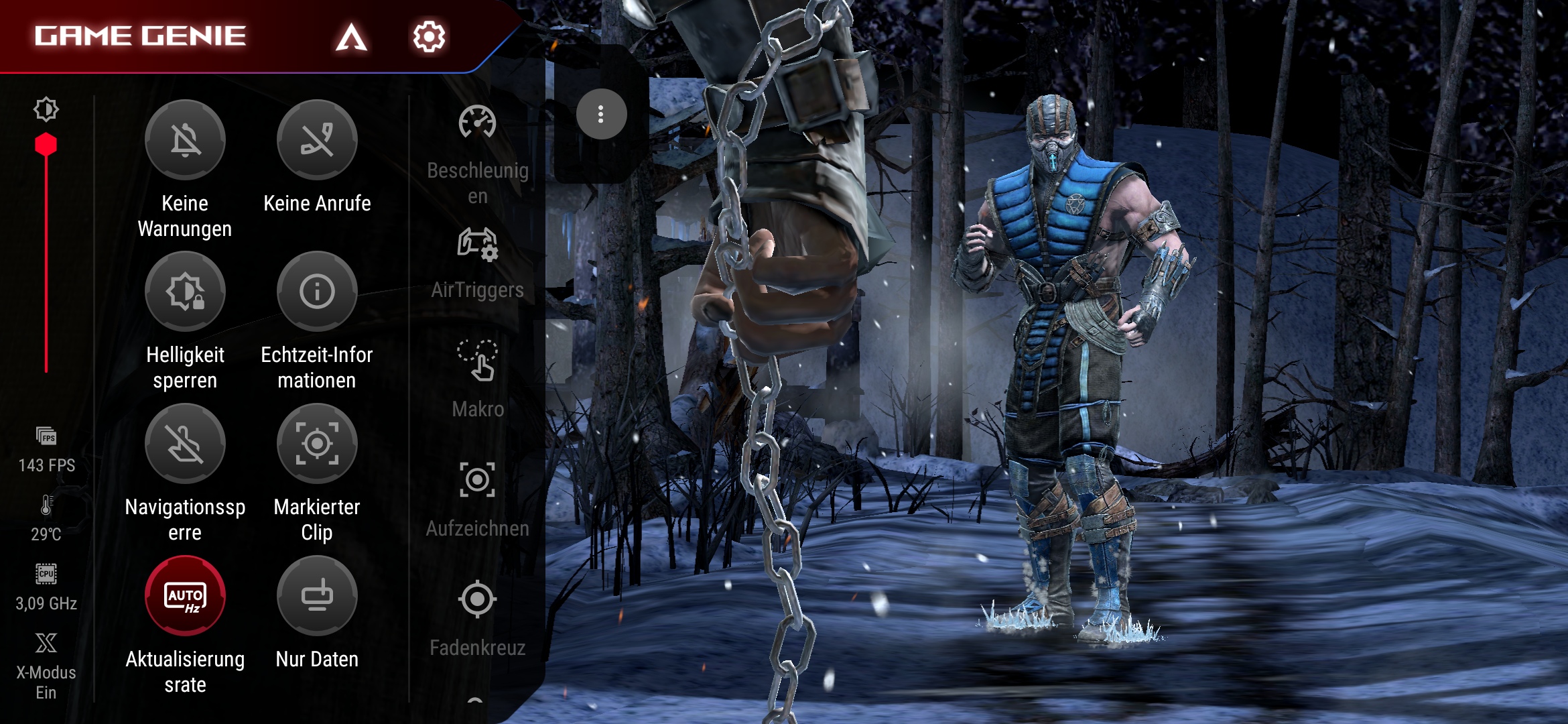Start Aufzeichnen screen recording
1568x724 pixels.
pyautogui.click(x=477, y=480)
